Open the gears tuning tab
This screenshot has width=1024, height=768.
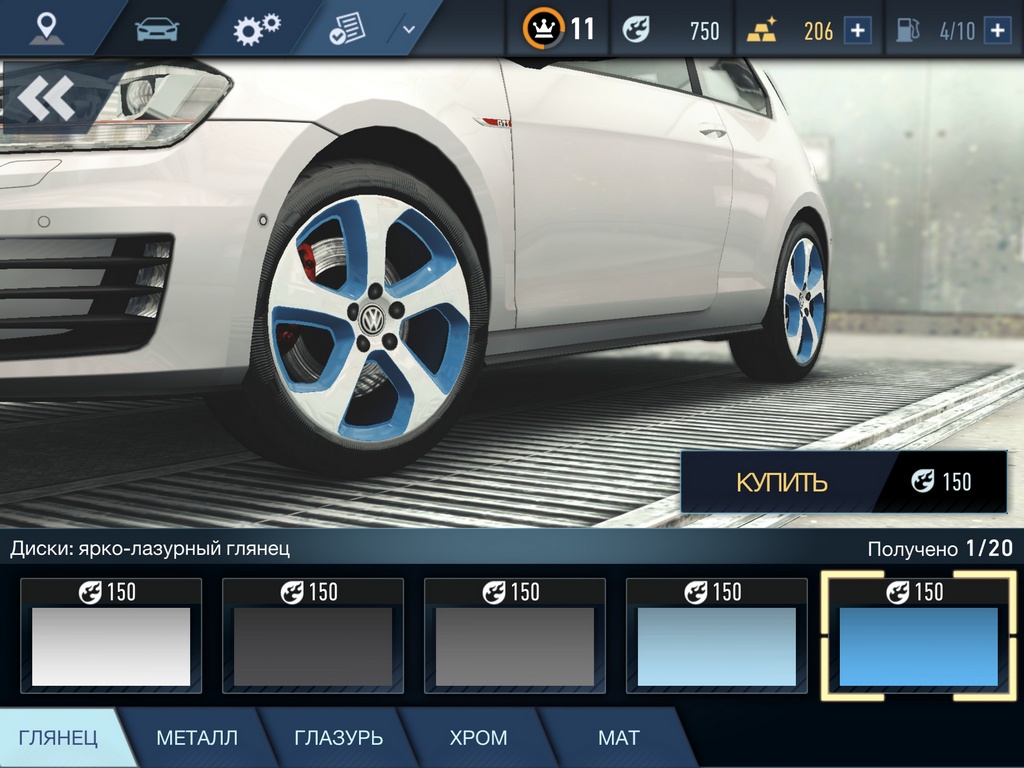pos(257,29)
